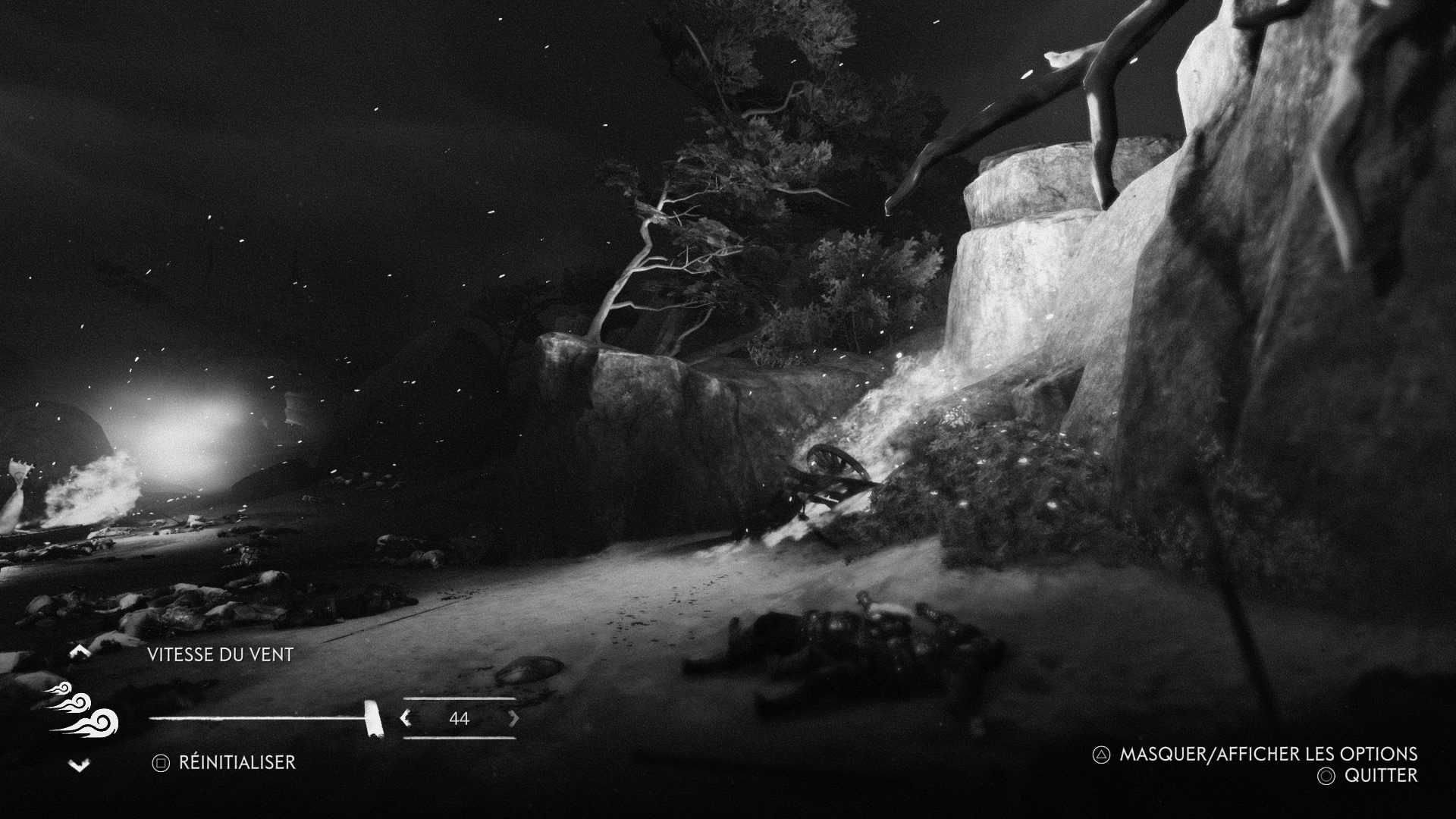Go to the next photo mode option
The image size is (1456, 819).
pos(80,765)
